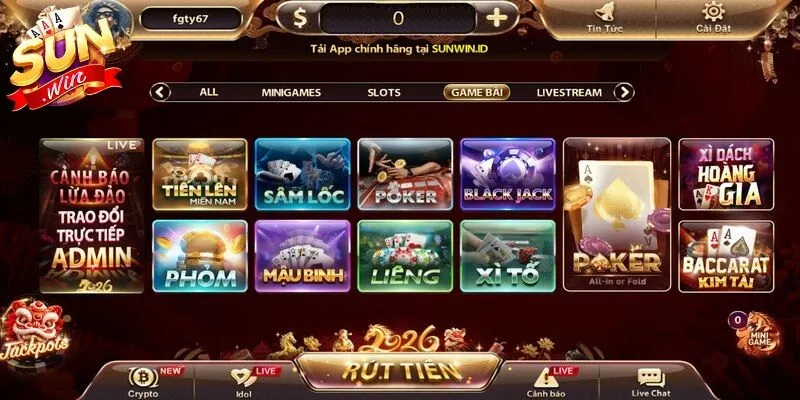This screenshot has height=400, width=800.
Task: Show previous categories with left arrow
Action: [x=160, y=92]
